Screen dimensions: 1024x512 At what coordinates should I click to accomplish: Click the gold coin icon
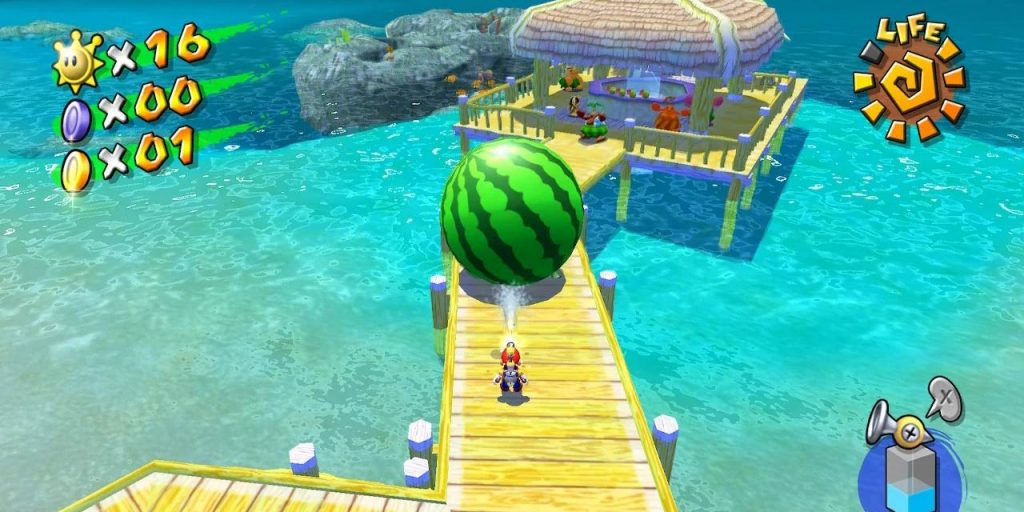pos(76,167)
